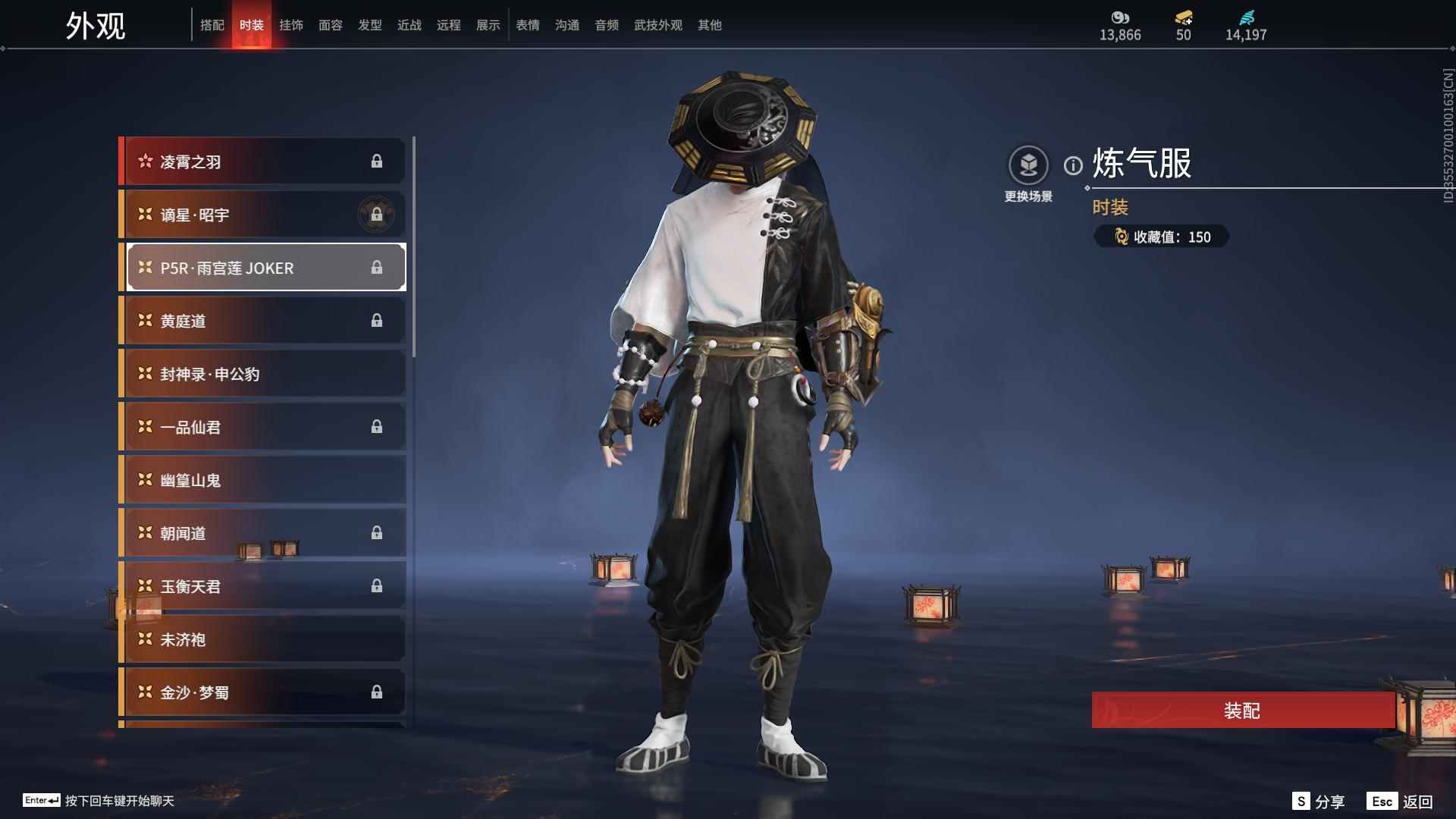Click the 更换场景 change scene icon
1456x819 pixels.
[x=1028, y=165]
